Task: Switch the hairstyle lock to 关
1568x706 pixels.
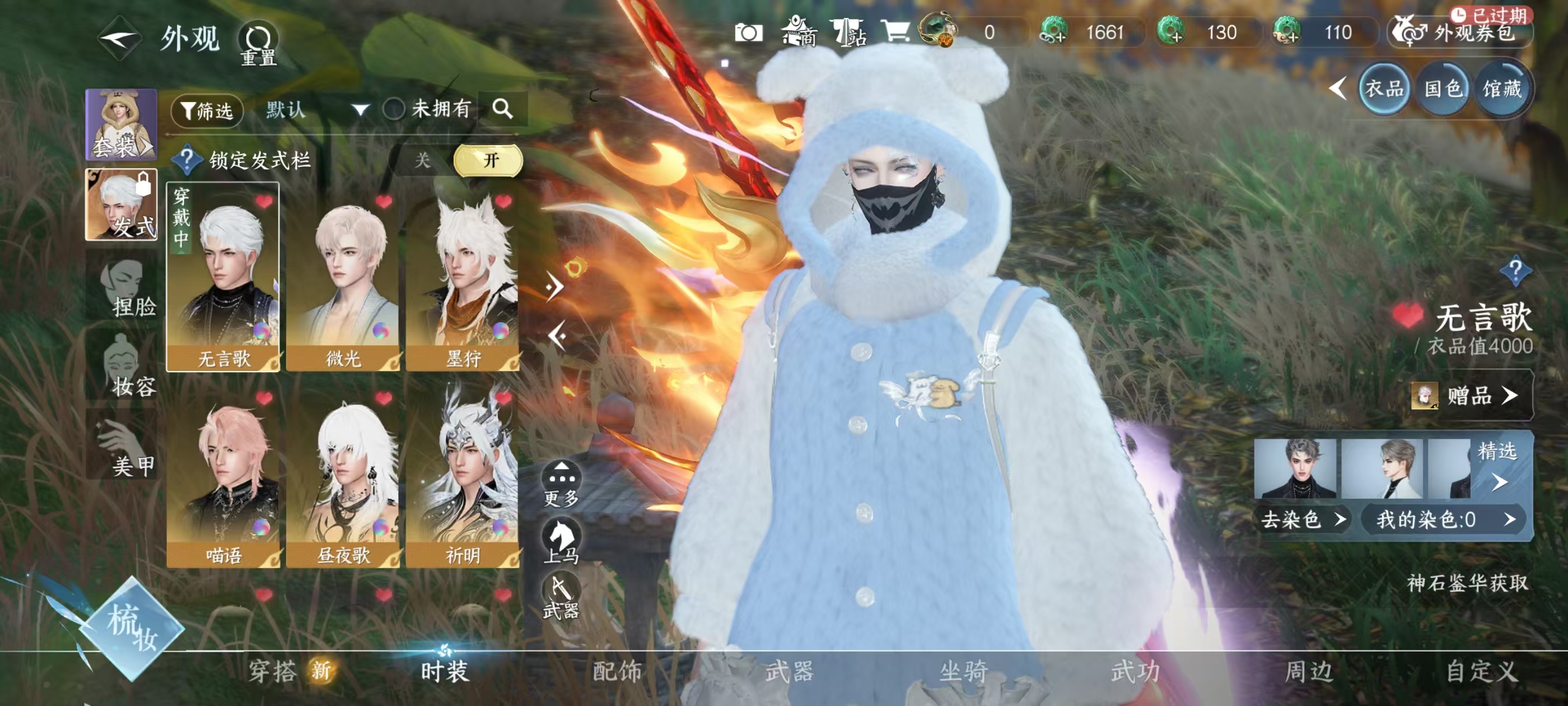Action: (422, 161)
